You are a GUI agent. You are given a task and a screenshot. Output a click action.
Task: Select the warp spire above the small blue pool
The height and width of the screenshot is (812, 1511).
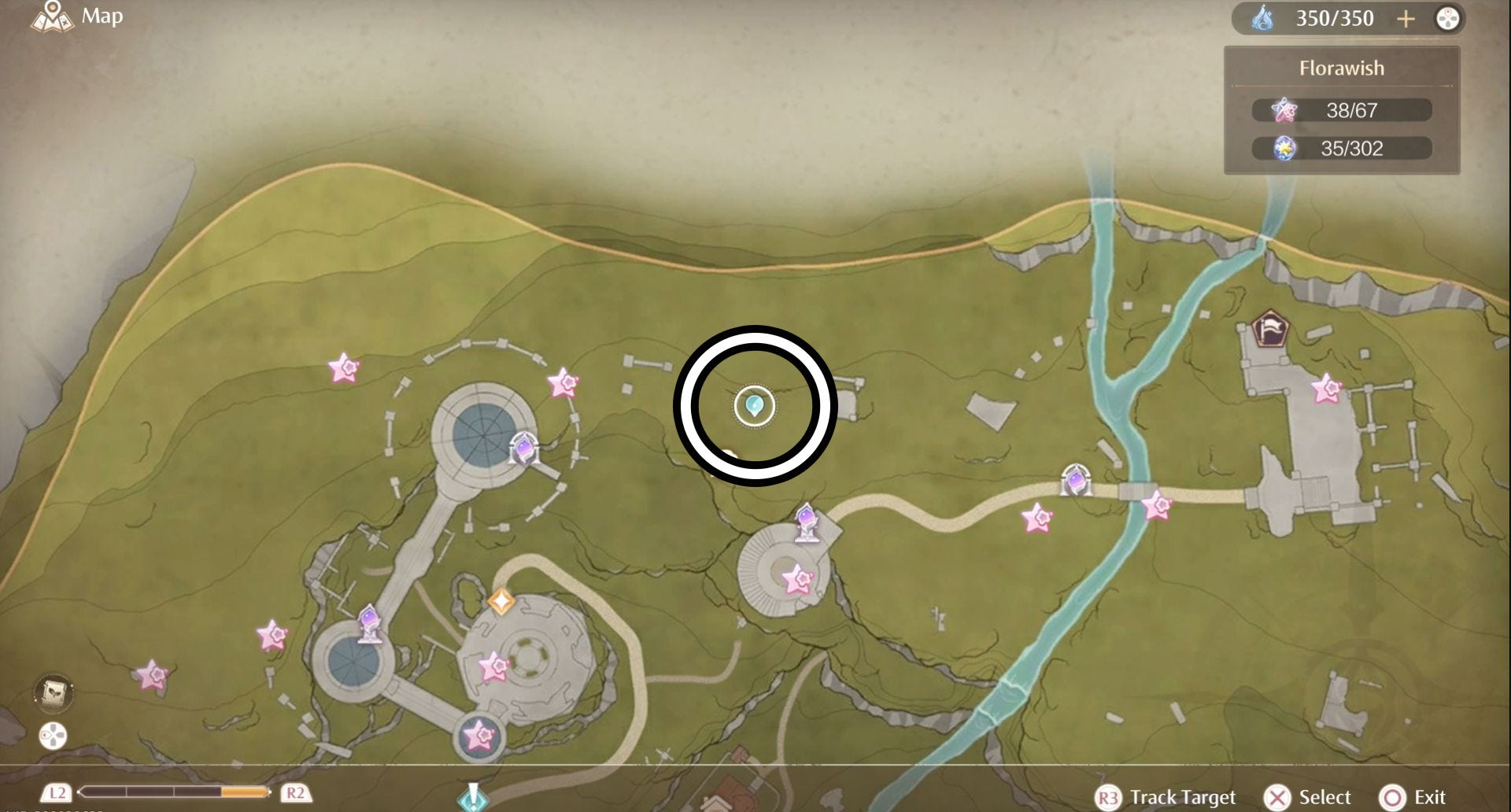click(x=370, y=623)
